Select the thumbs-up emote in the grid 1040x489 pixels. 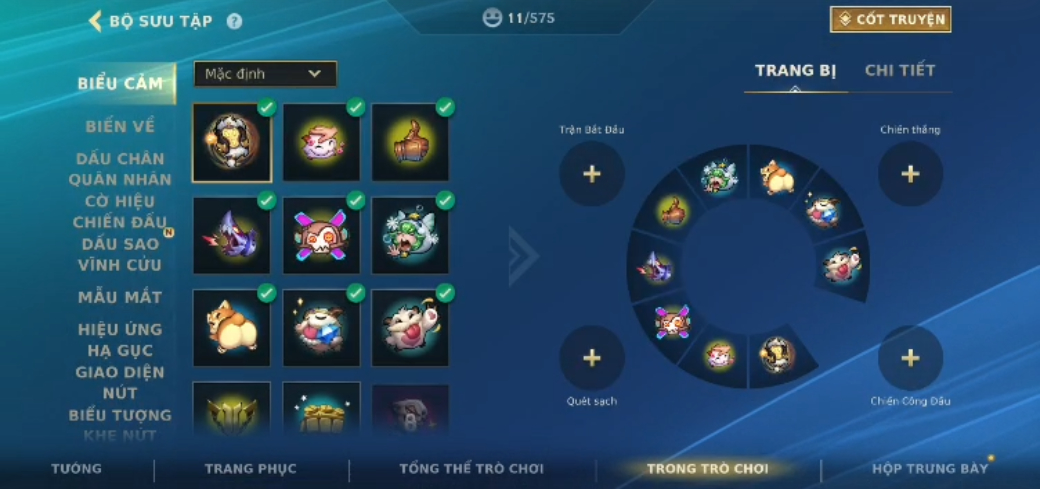(x=411, y=142)
